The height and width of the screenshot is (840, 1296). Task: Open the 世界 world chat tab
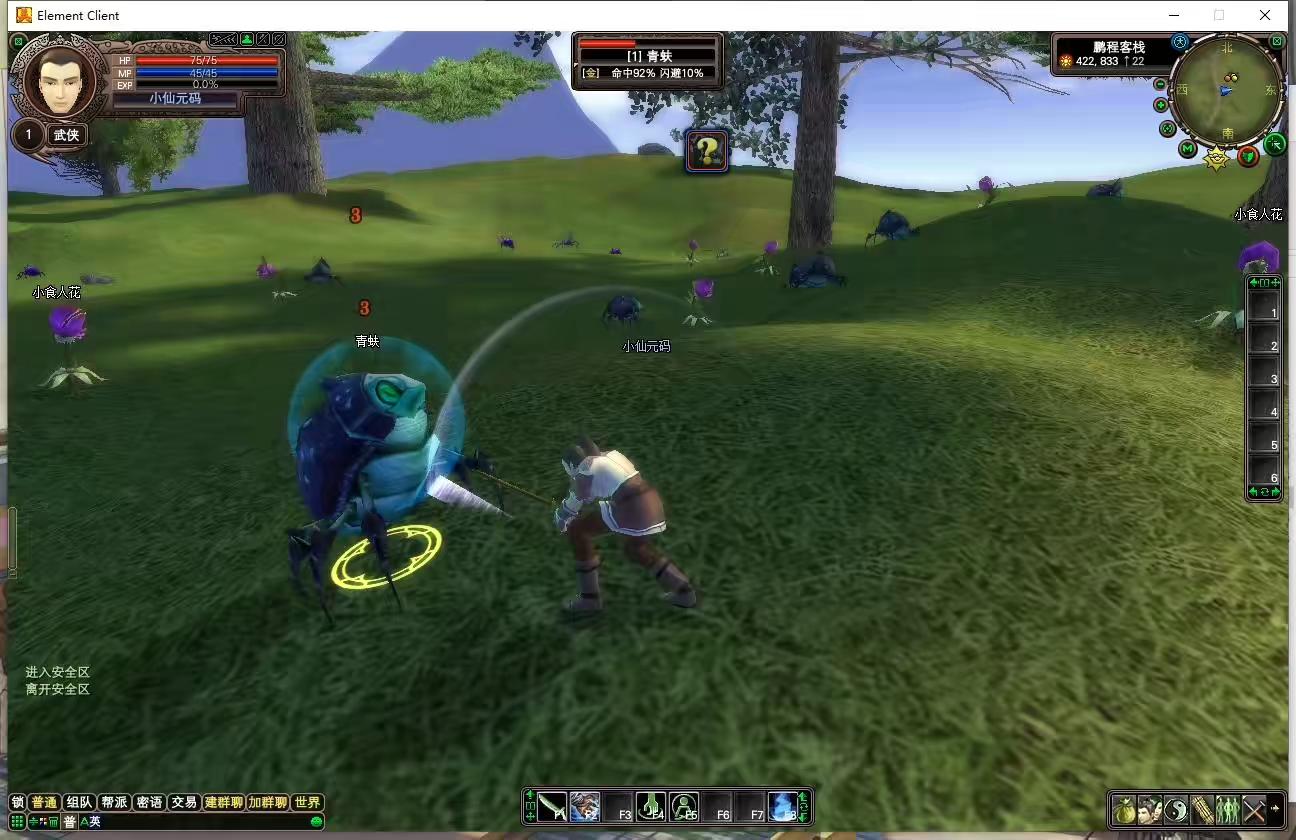[x=308, y=802]
